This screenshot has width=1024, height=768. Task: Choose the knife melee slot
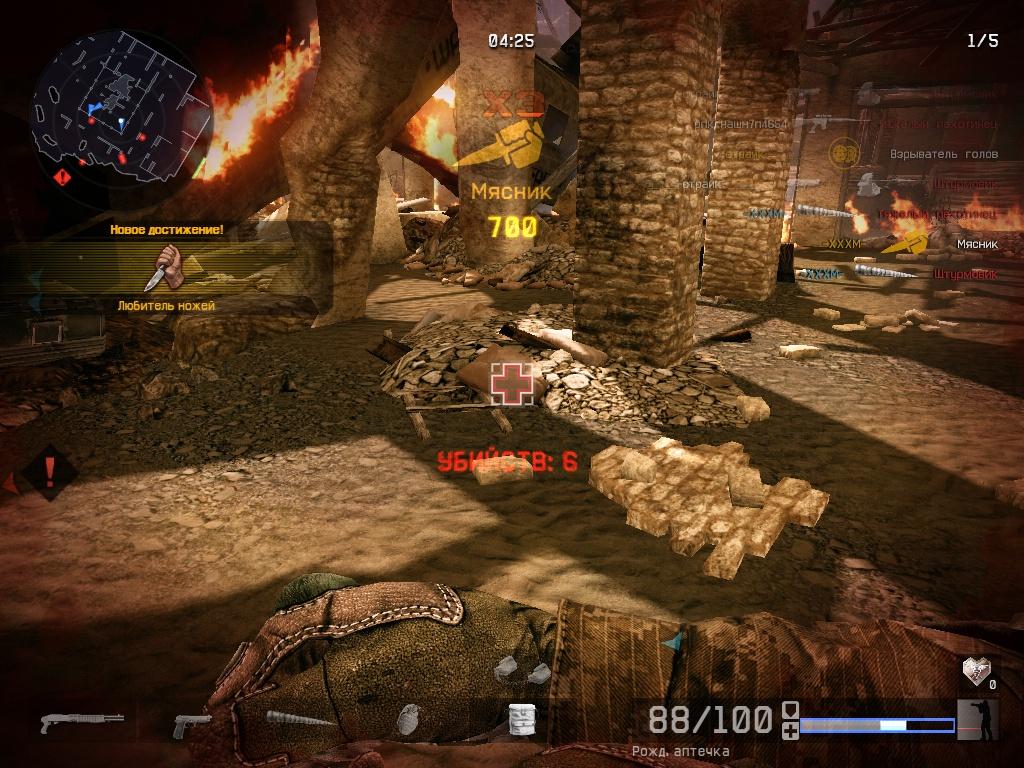tap(300, 719)
